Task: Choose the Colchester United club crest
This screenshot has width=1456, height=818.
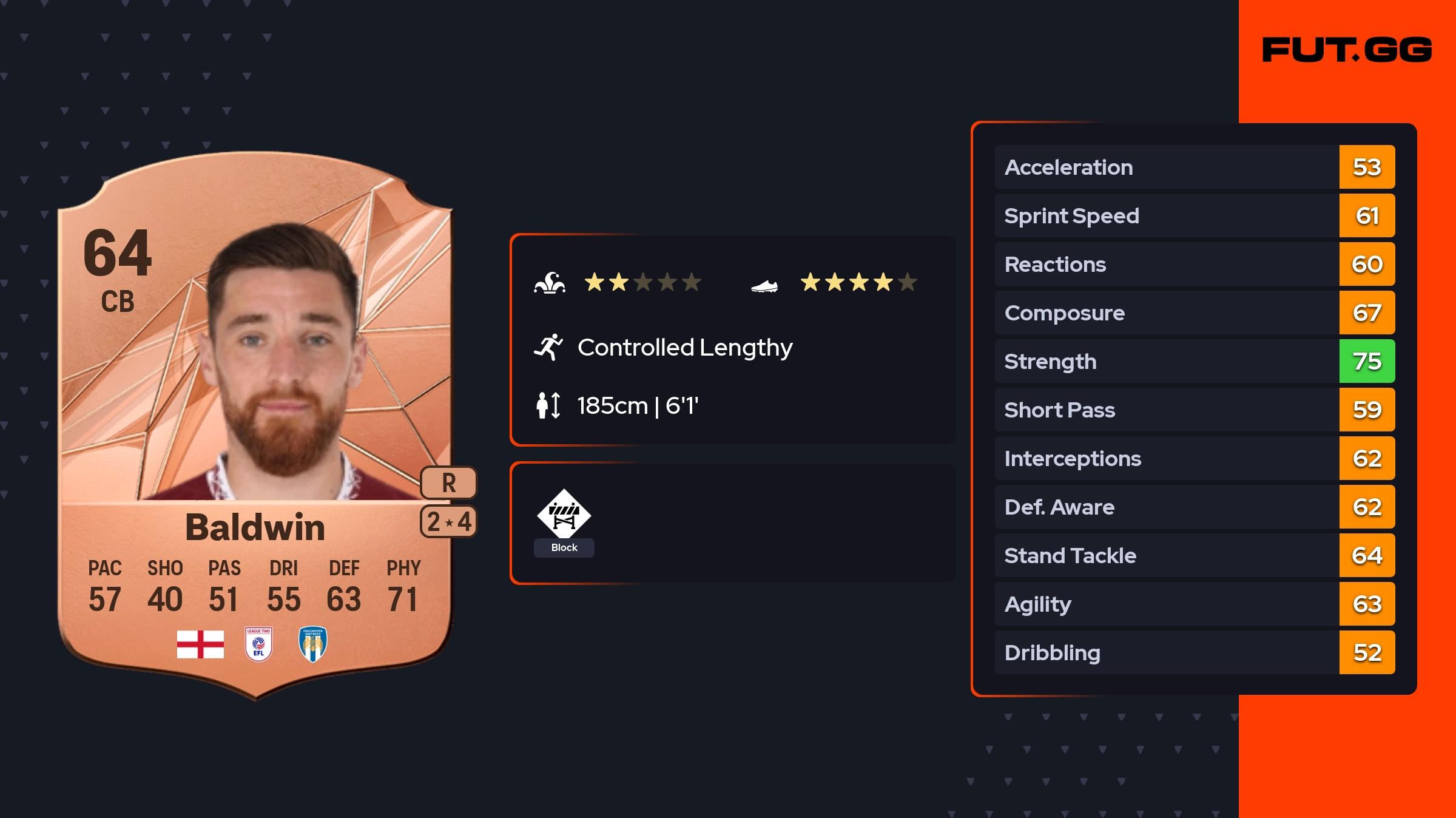Action: 313,644
